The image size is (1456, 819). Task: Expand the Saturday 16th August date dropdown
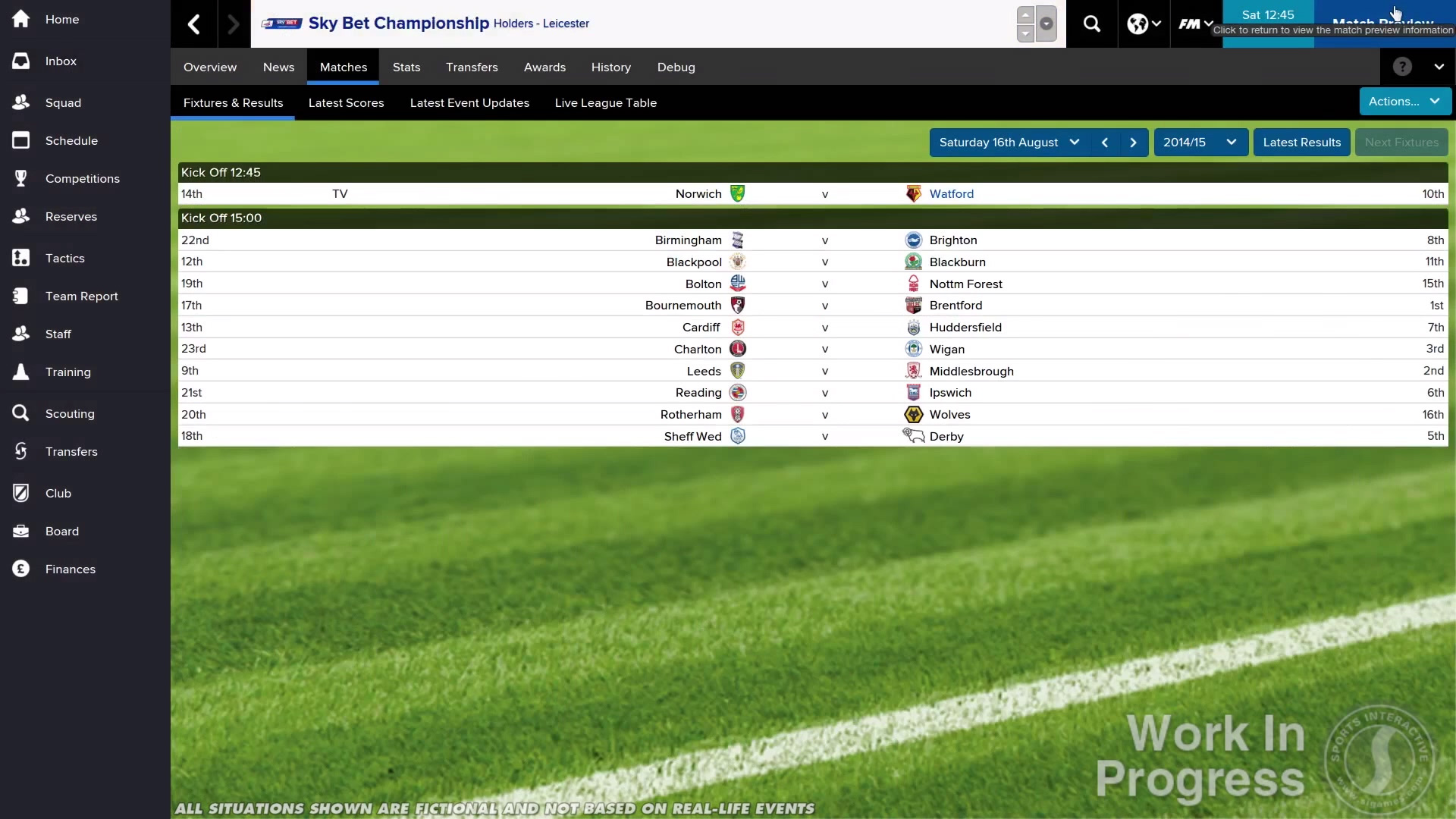tap(1009, 143)
